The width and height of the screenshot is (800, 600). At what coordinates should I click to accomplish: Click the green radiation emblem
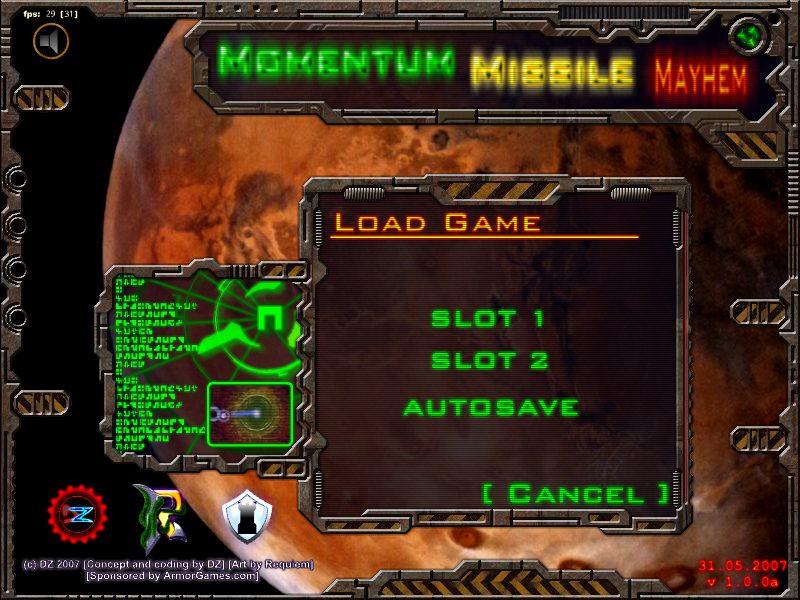point(745,39)
